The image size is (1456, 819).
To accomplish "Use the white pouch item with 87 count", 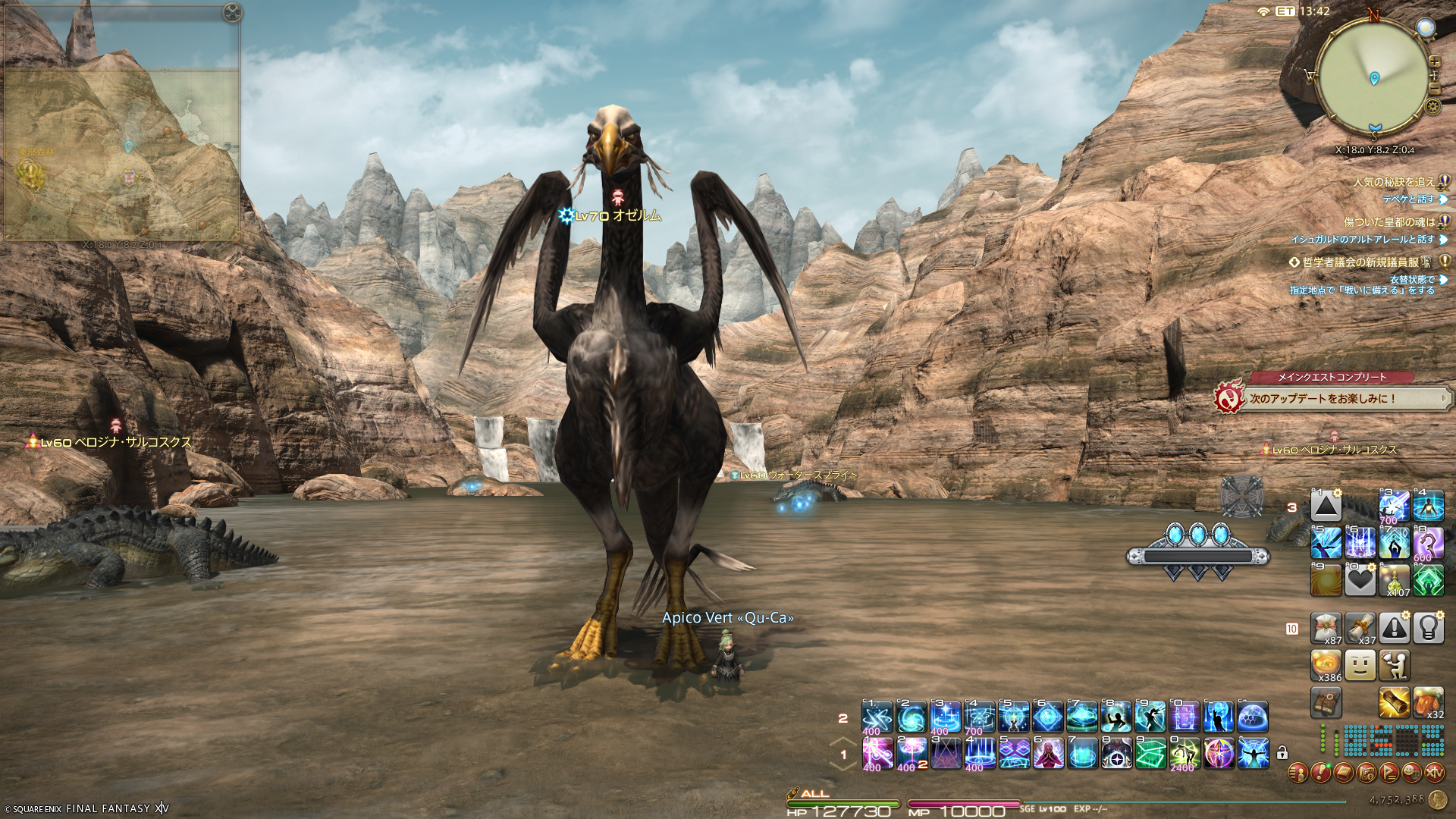I will (x=1326, y=628).
